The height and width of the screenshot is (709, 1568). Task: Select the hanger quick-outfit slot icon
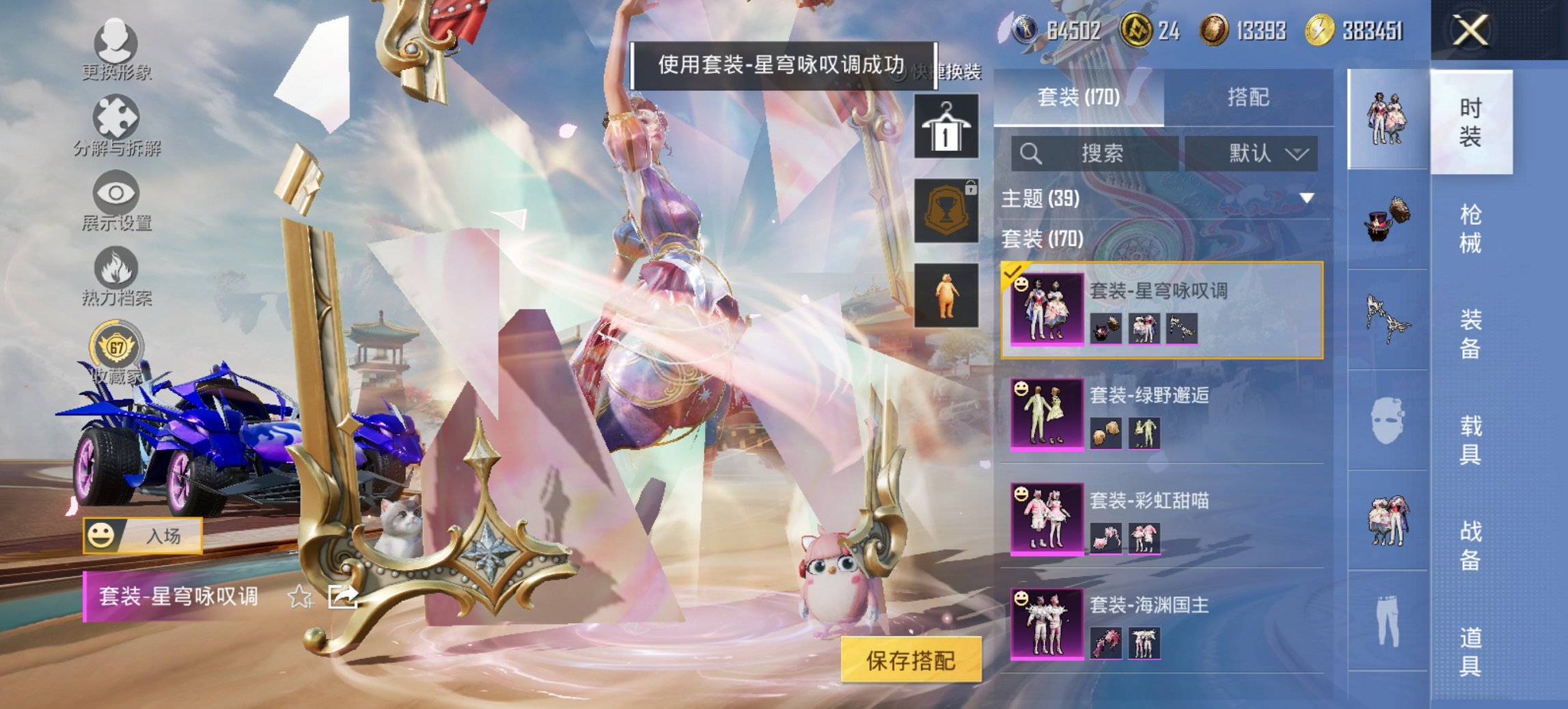point(948,128)
